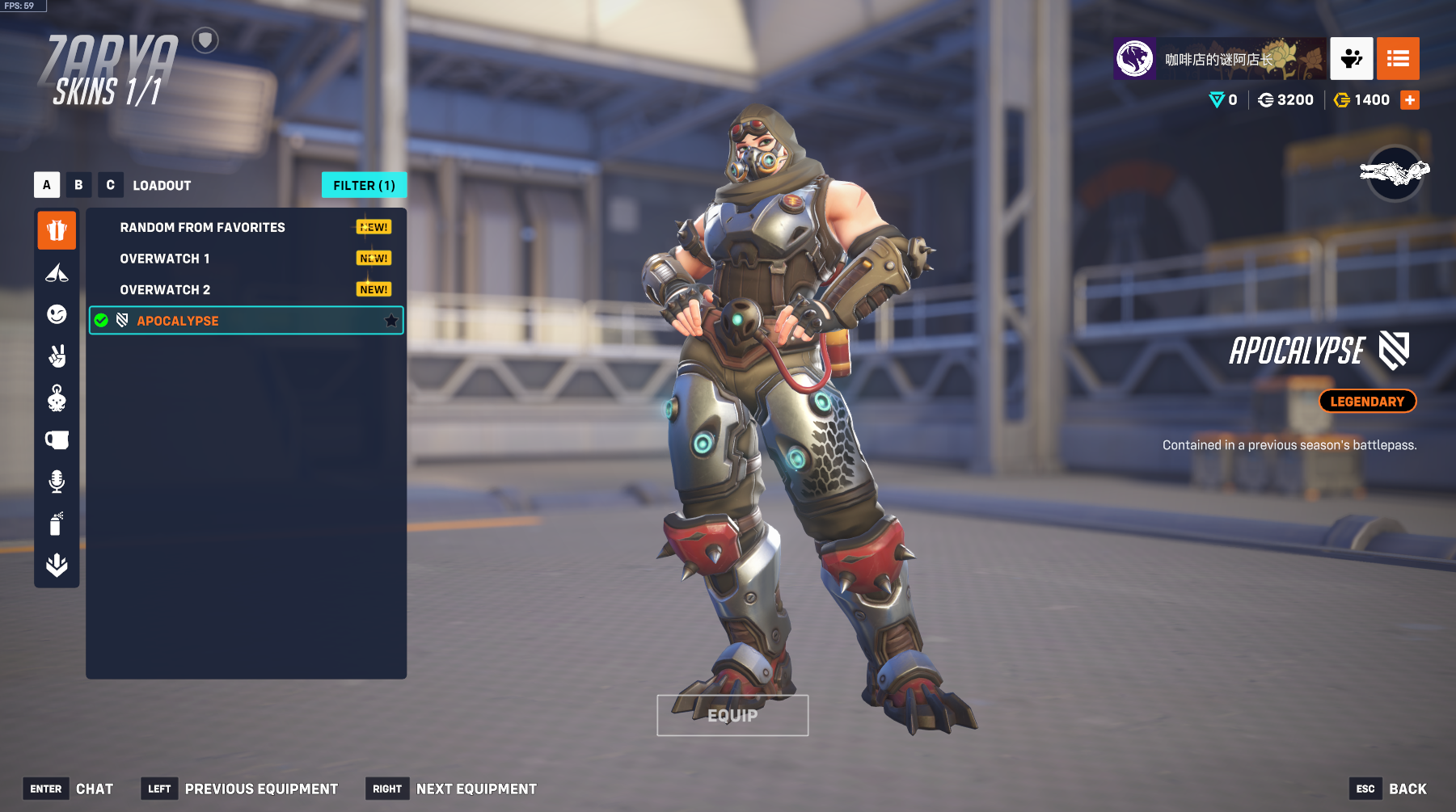Equip the Apocalypse skin
The width and height of the screenshot is (1456, 812).
point(732,715)
